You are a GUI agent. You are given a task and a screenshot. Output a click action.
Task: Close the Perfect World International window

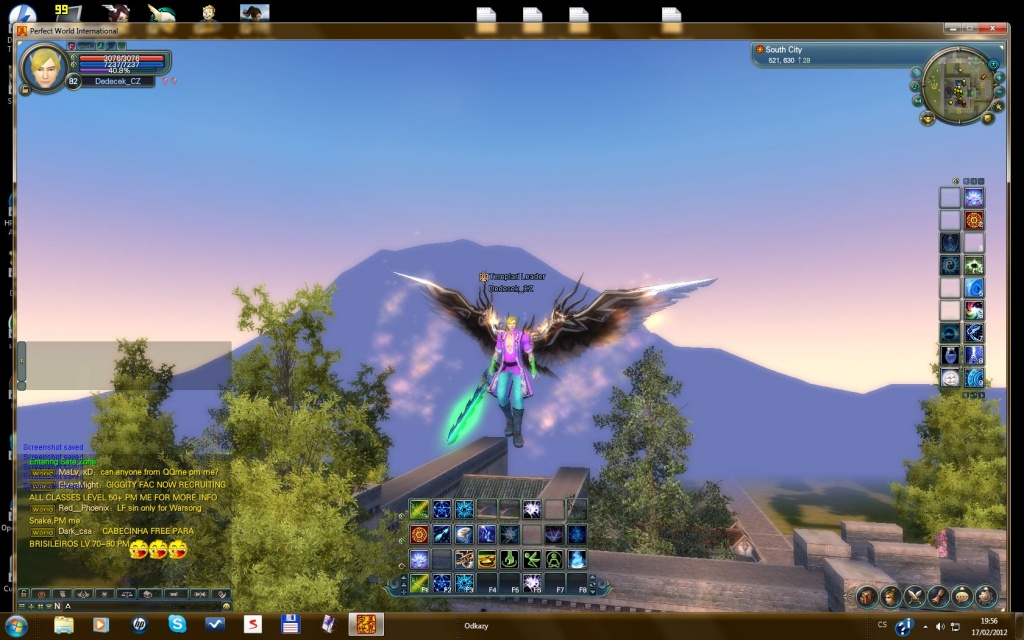pos(995,31)
